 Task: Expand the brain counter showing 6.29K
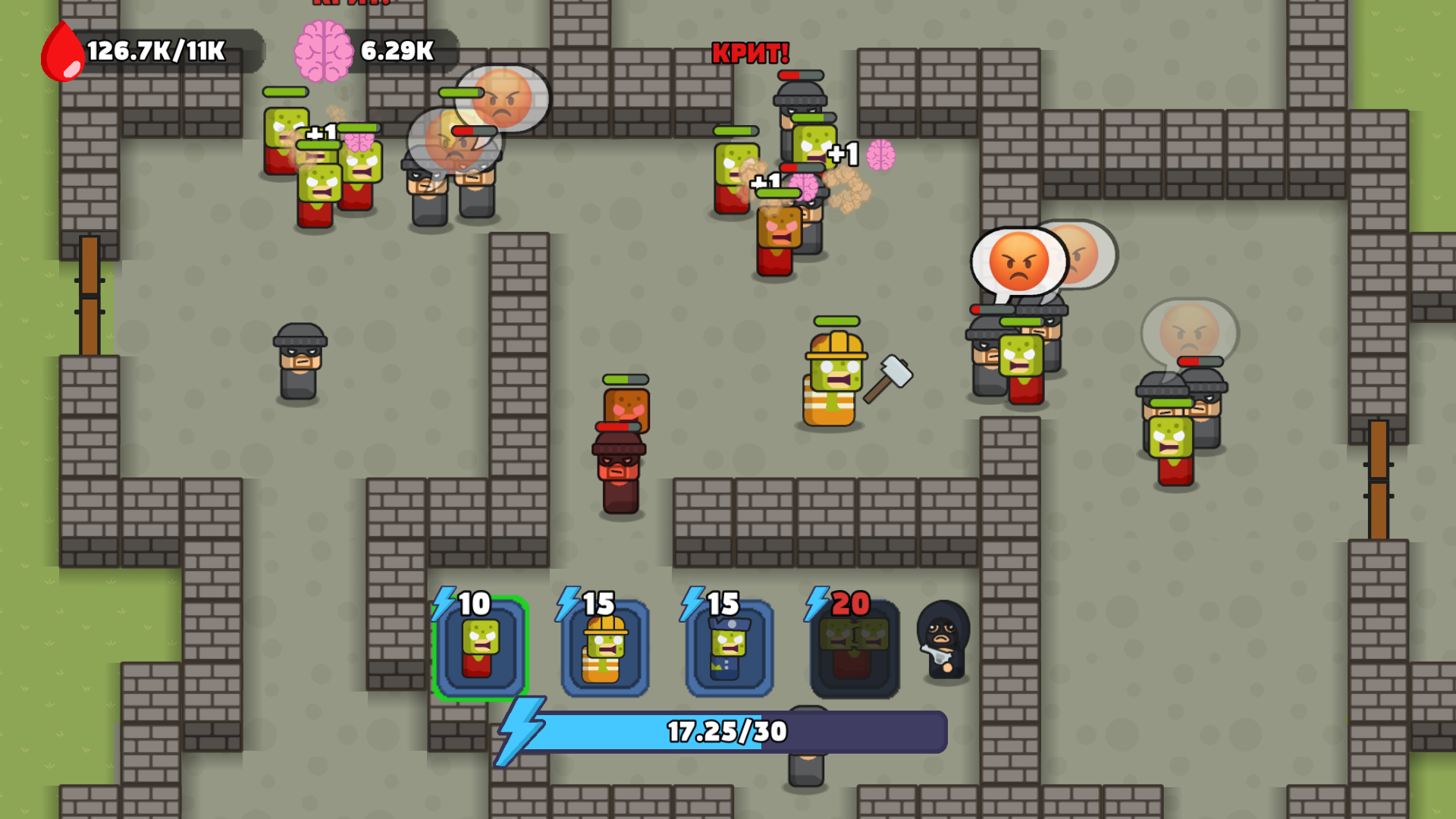pos(397,49)
